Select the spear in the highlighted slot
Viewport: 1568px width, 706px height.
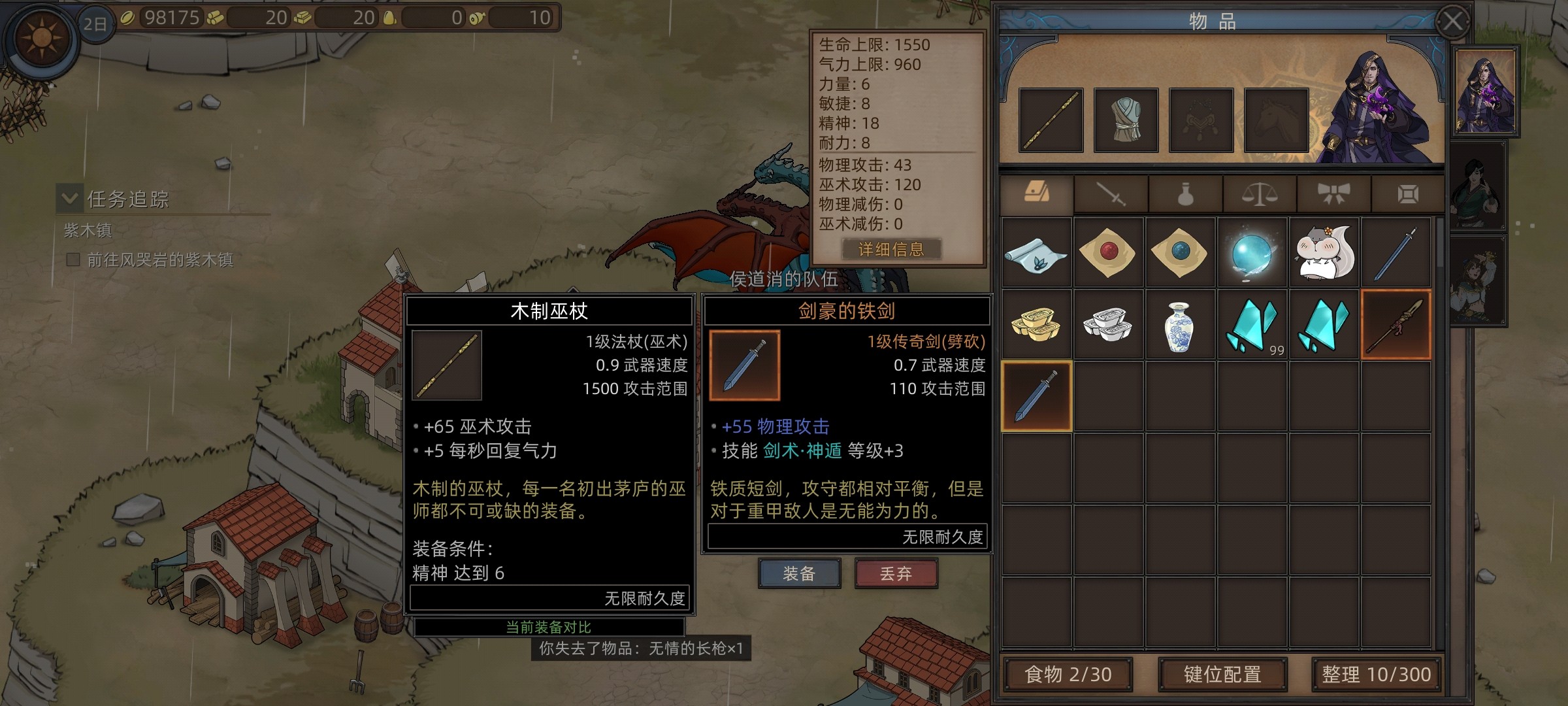(x=1396, y=325)
